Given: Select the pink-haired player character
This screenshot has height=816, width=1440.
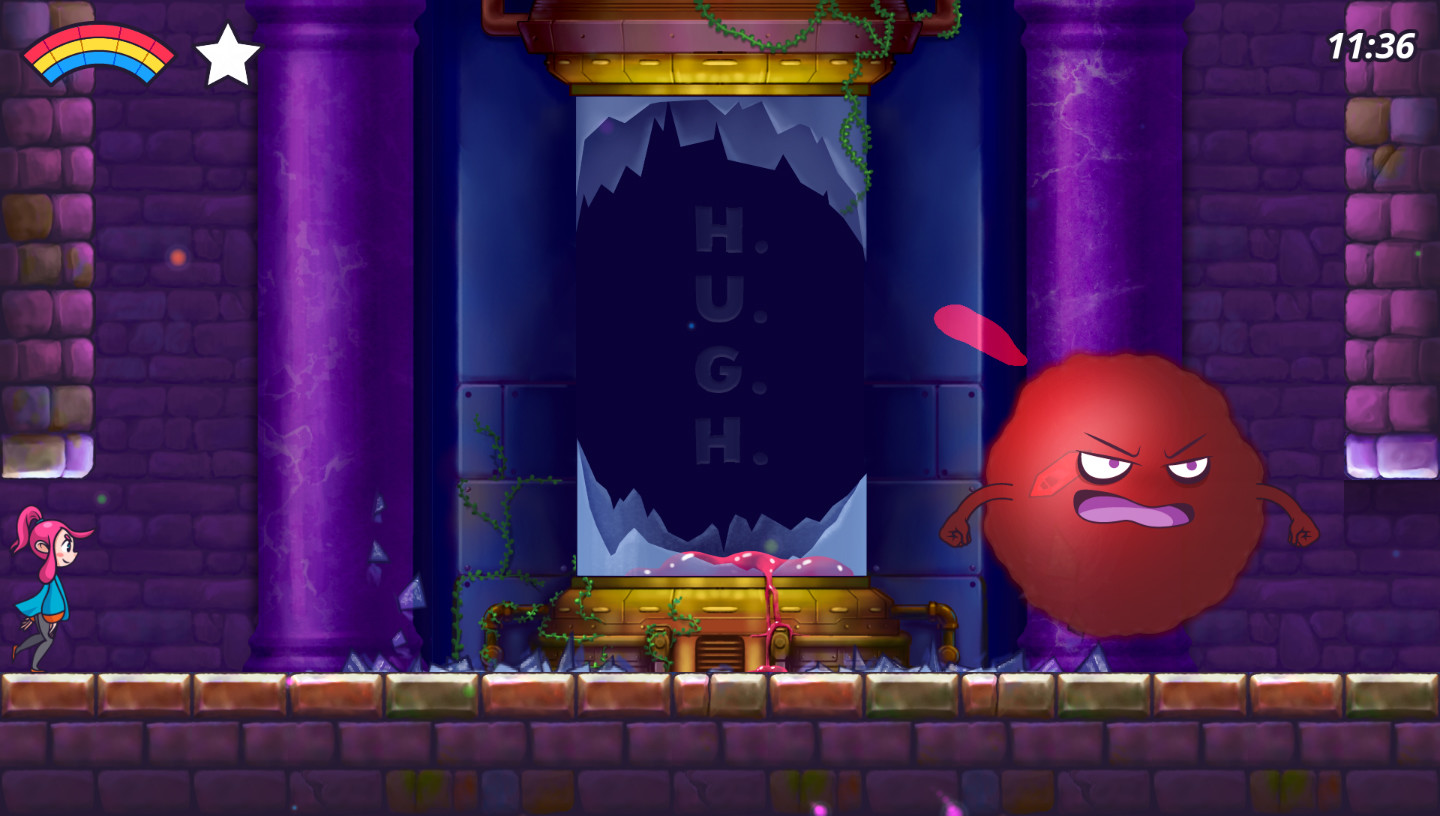Looking at the screenshot, I should coord(48,590).
